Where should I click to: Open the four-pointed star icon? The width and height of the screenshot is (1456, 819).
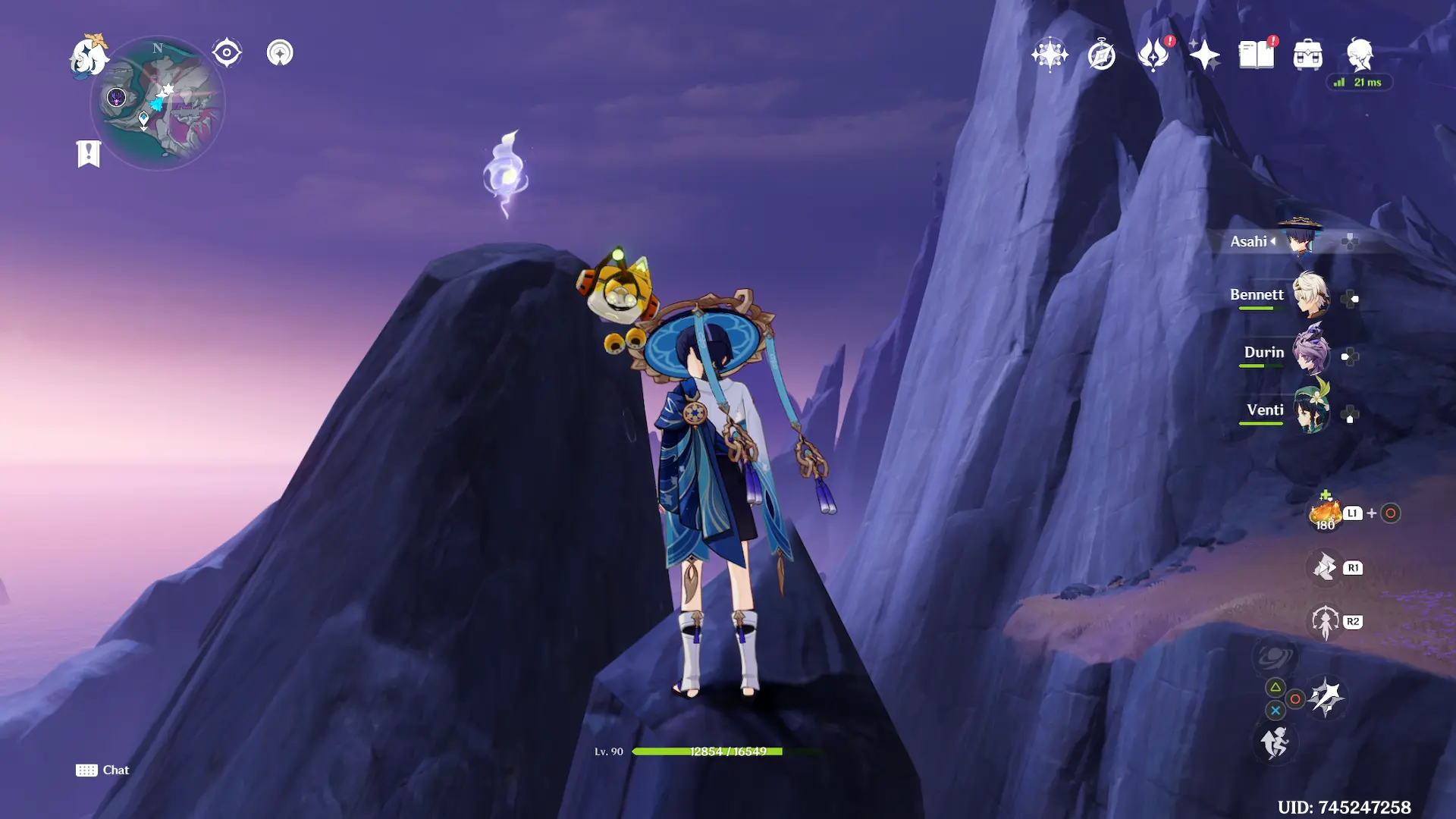tap(1204, 55)
